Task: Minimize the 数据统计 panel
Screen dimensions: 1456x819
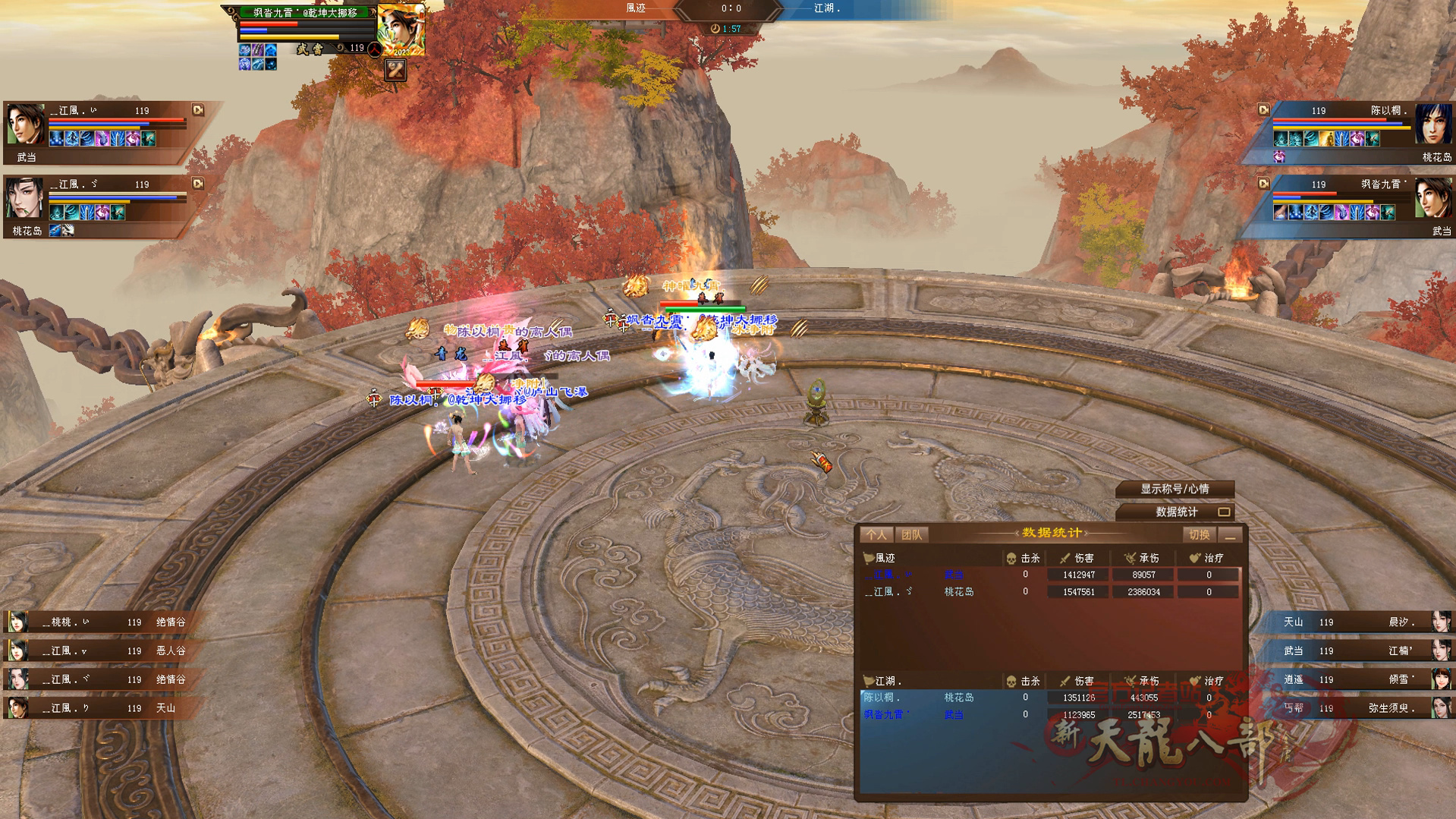Action: coord(1231,536)
